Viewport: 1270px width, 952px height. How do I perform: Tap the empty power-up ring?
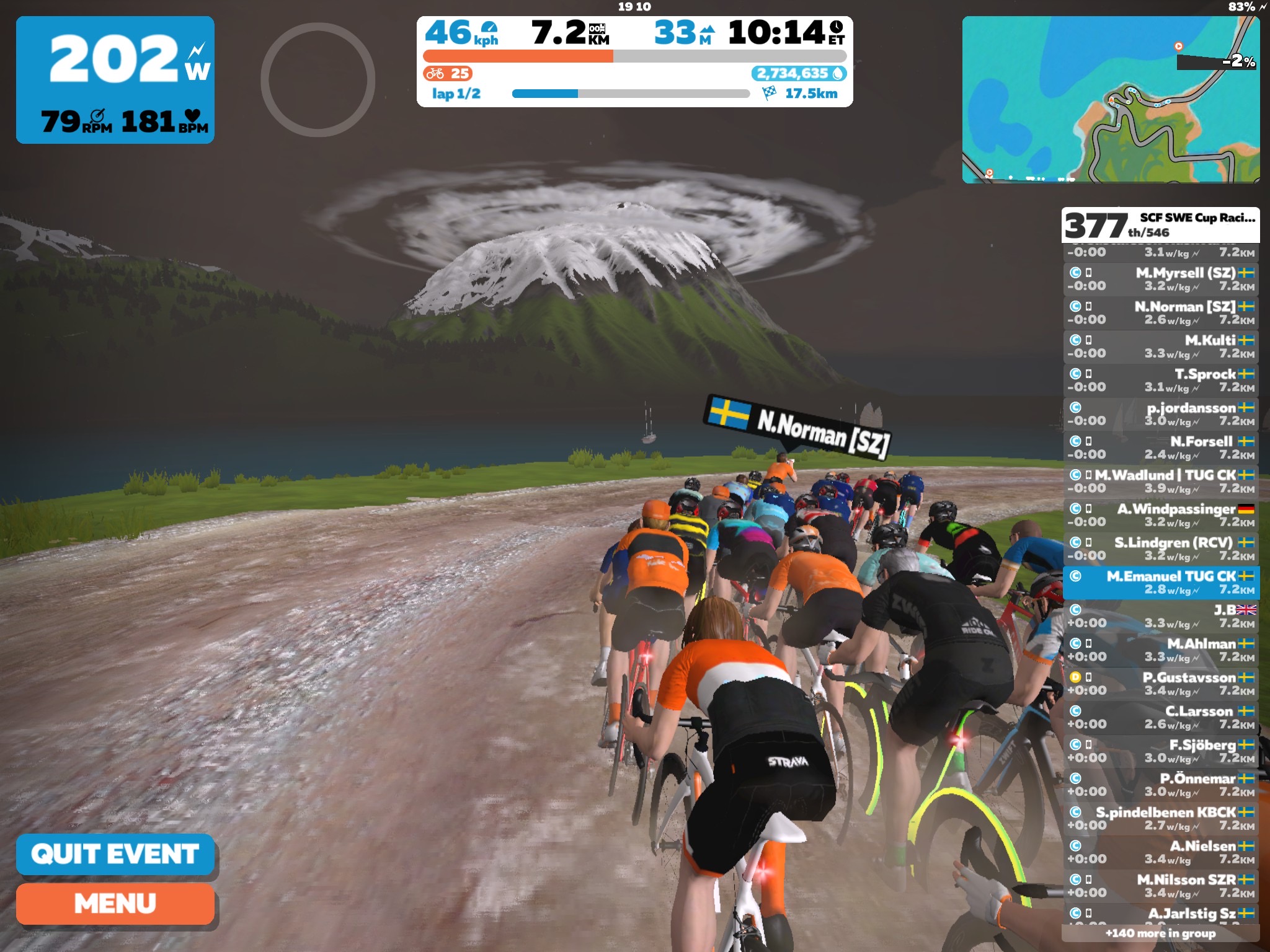[317, 79]
